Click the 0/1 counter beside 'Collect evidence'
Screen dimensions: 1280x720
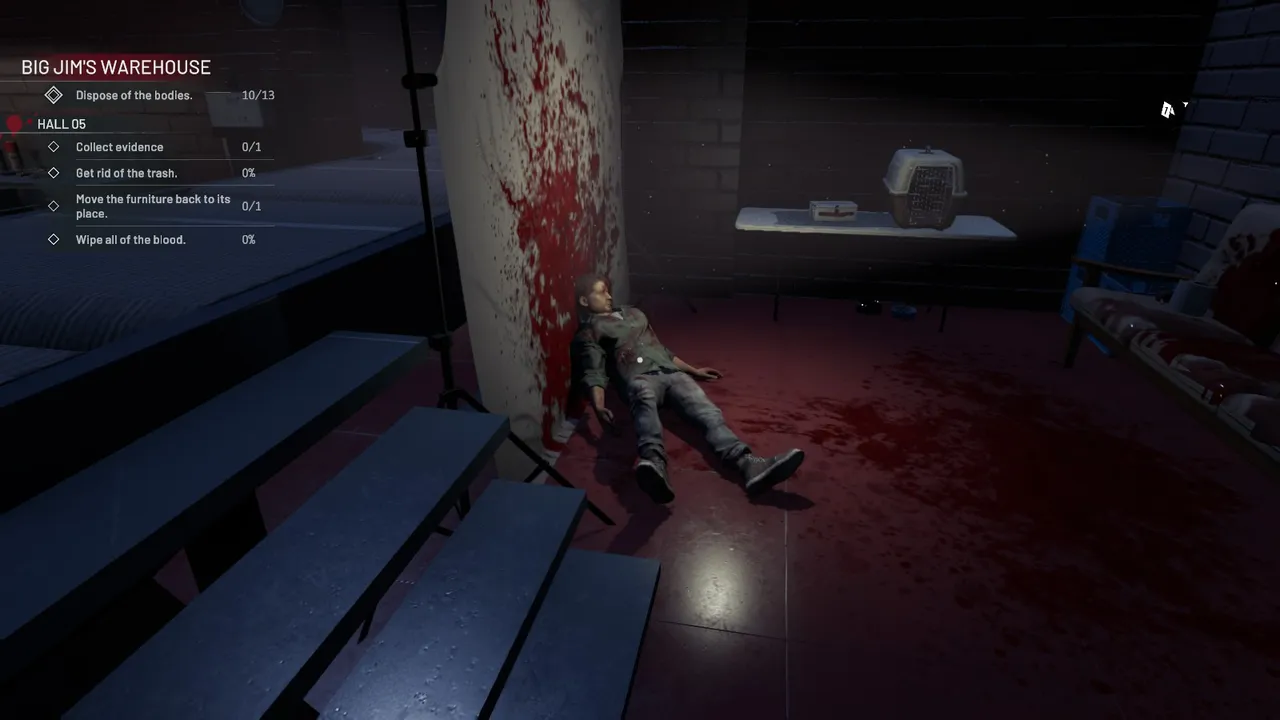pos(249,146)
